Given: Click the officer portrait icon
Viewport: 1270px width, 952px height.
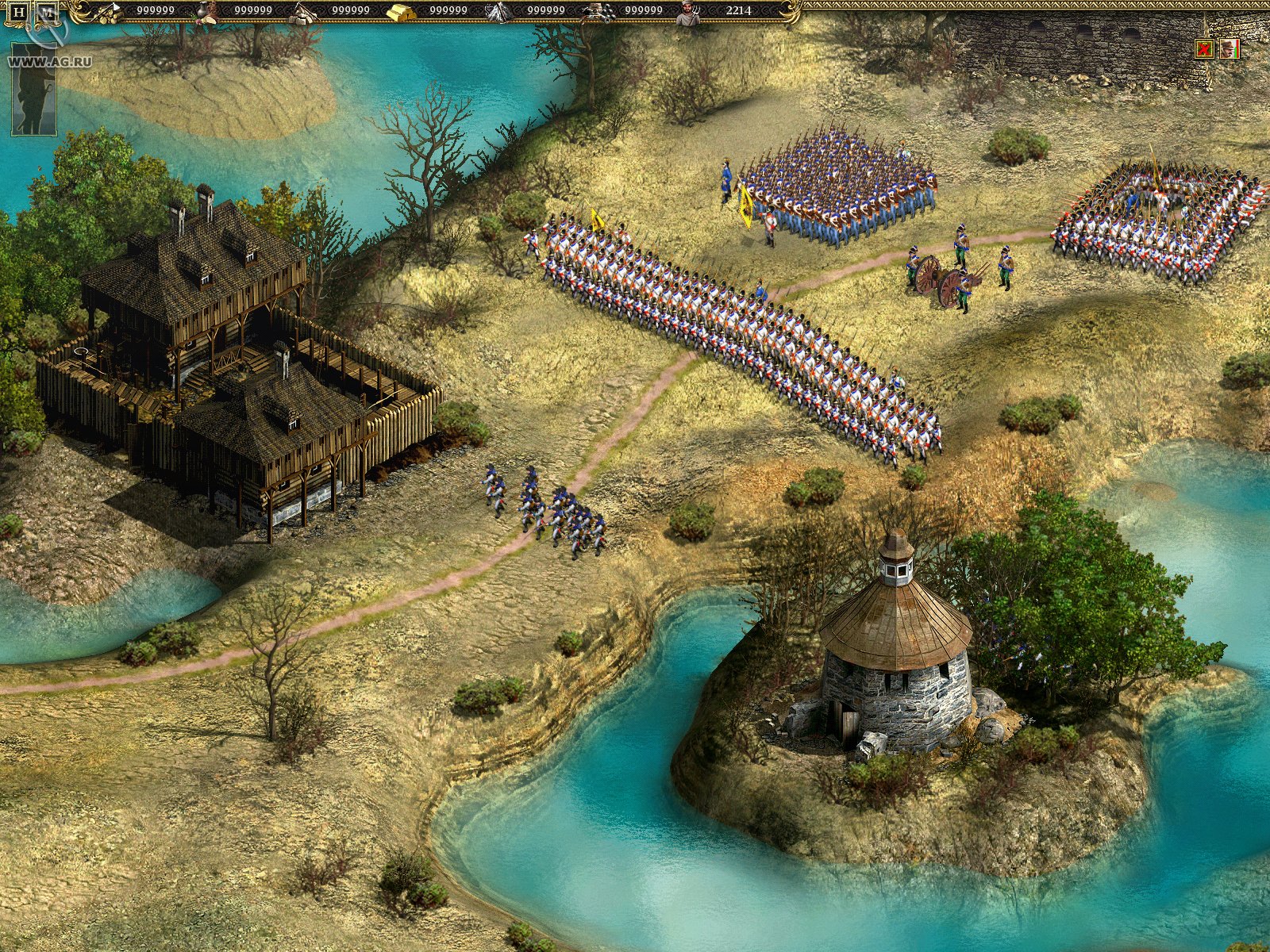Looking at the screenshot, I should [x=1230, y=49].
